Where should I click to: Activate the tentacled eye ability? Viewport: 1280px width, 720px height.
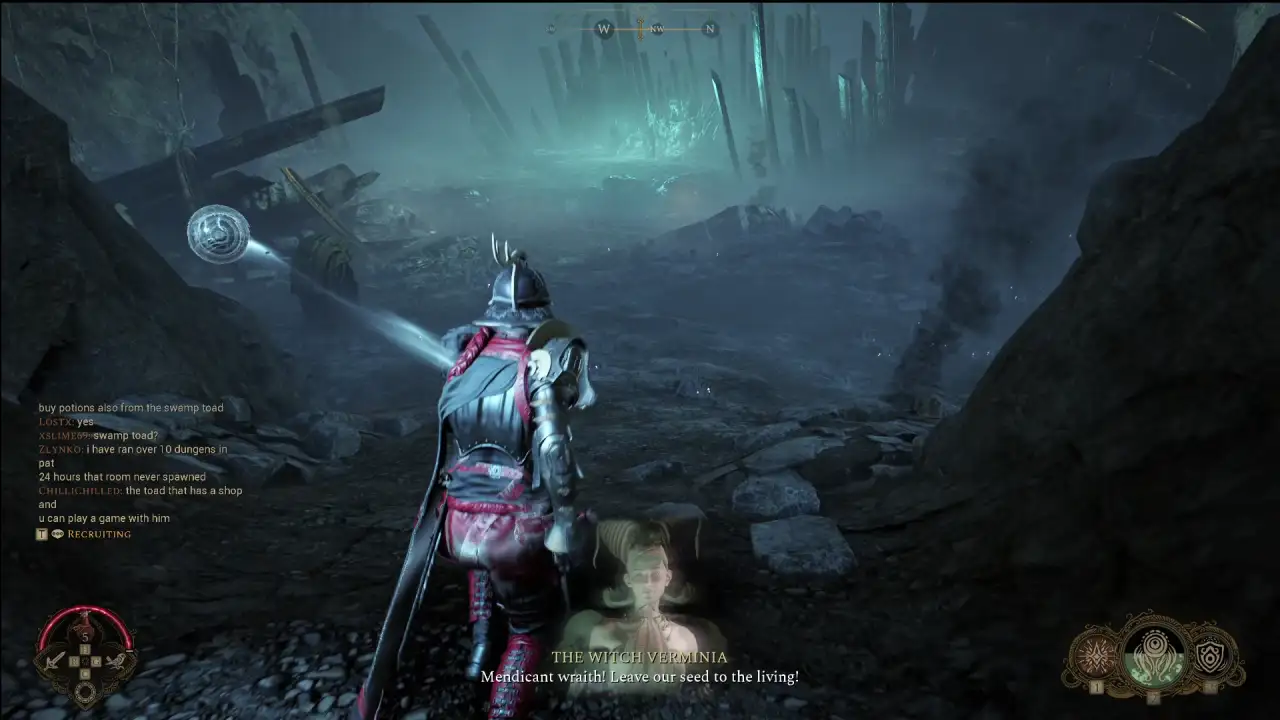coord(1153,655)
